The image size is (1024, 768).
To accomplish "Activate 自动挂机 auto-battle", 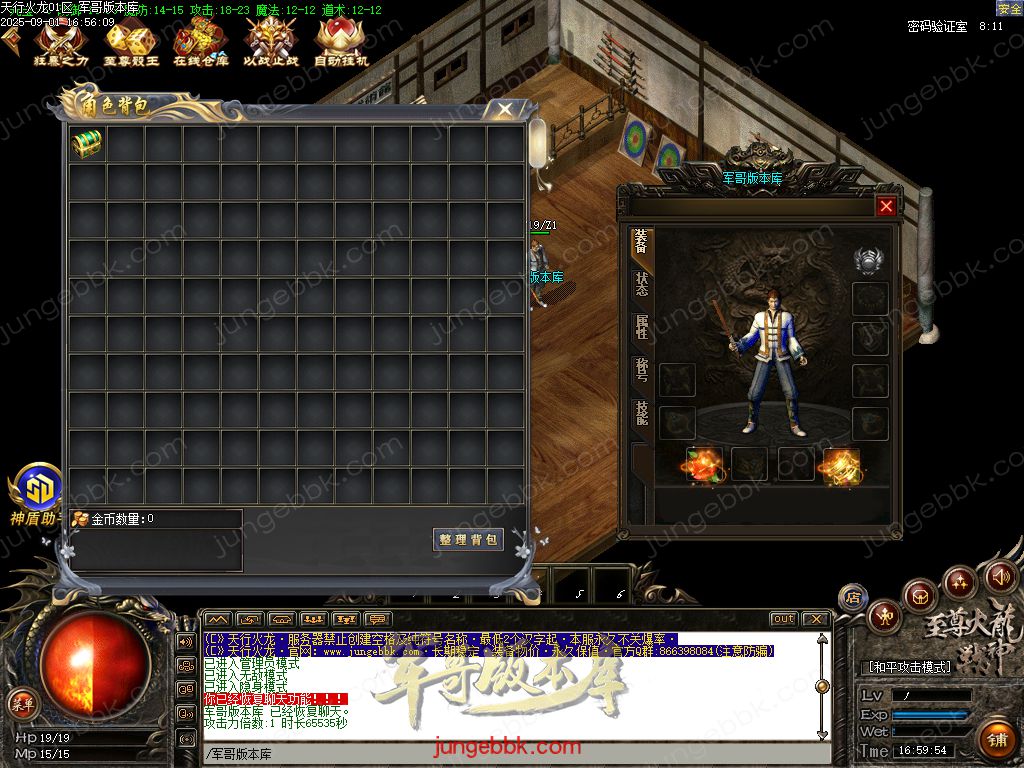I will [x=341, y=41].
